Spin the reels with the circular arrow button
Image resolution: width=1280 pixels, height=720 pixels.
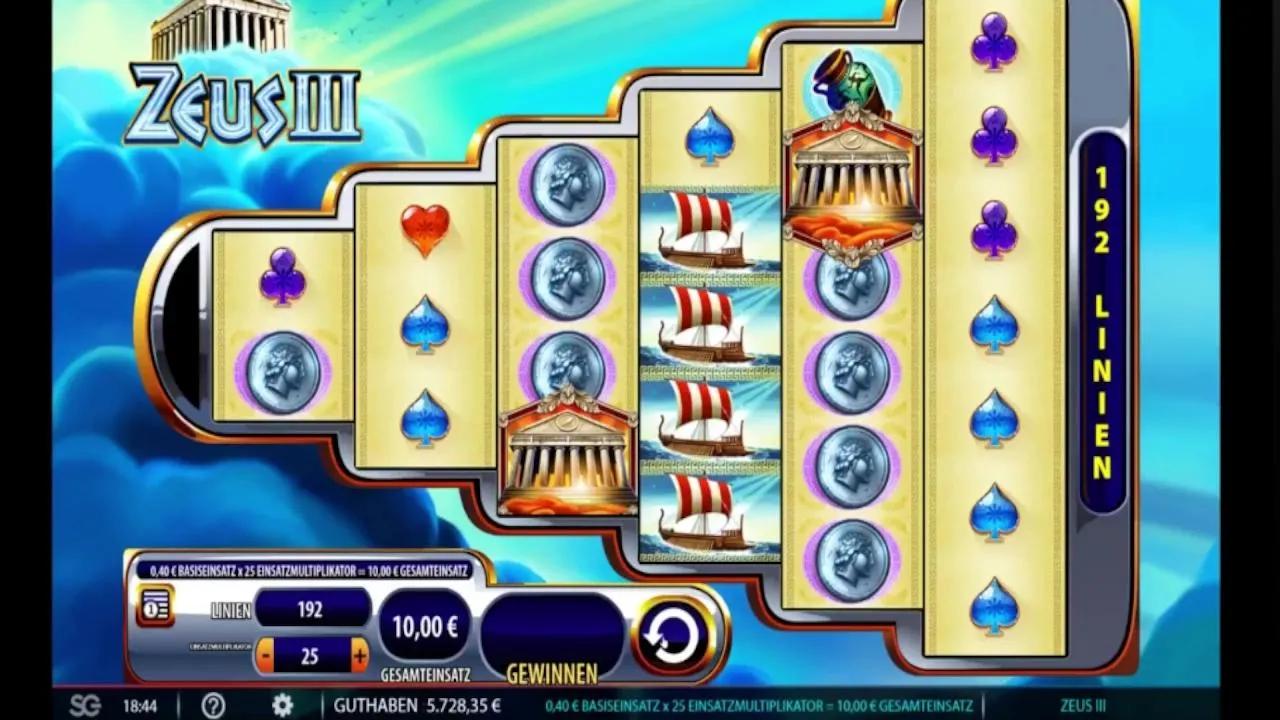[x=673, y=634]
